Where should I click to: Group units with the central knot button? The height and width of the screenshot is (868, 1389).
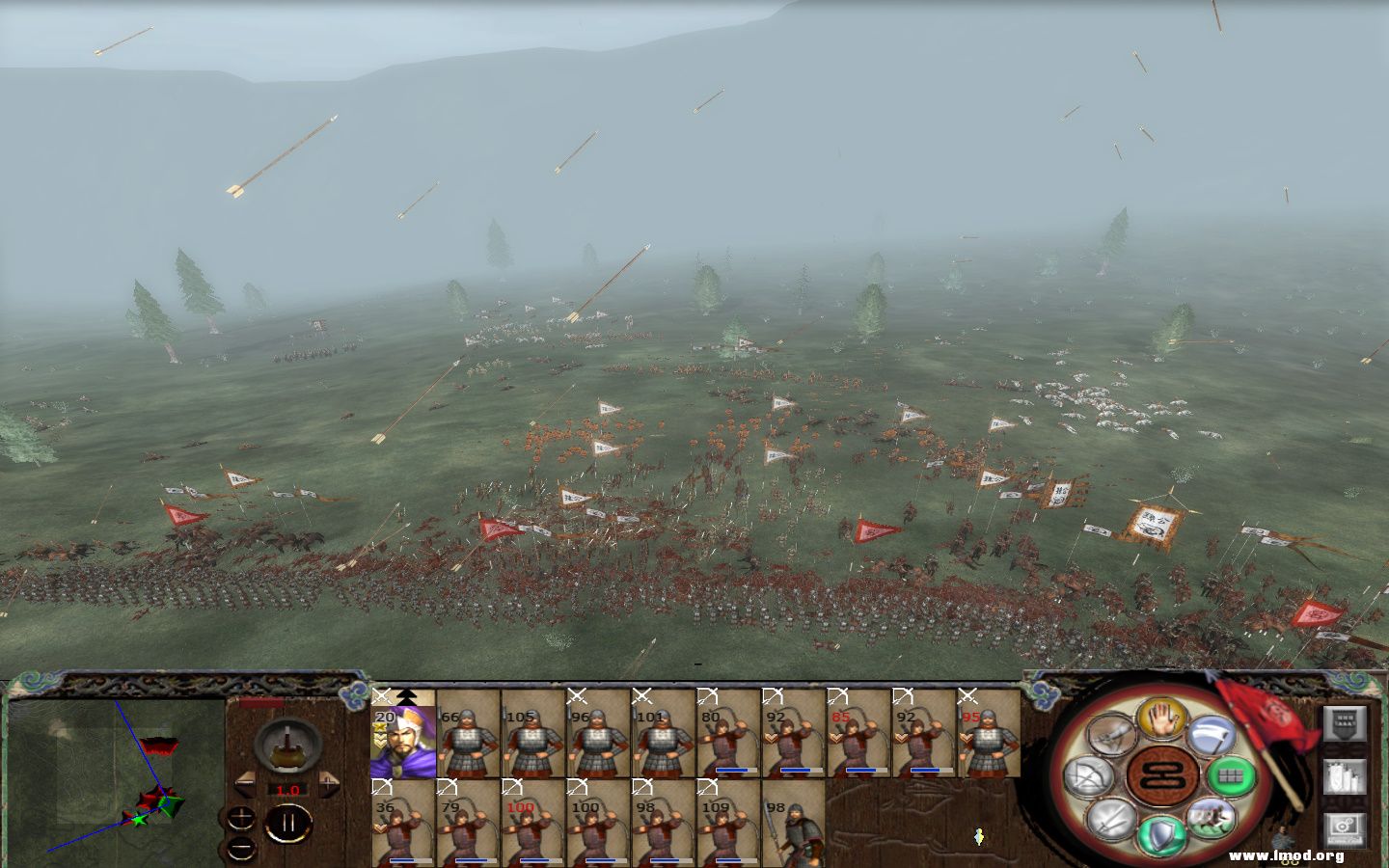(1161, 776)
